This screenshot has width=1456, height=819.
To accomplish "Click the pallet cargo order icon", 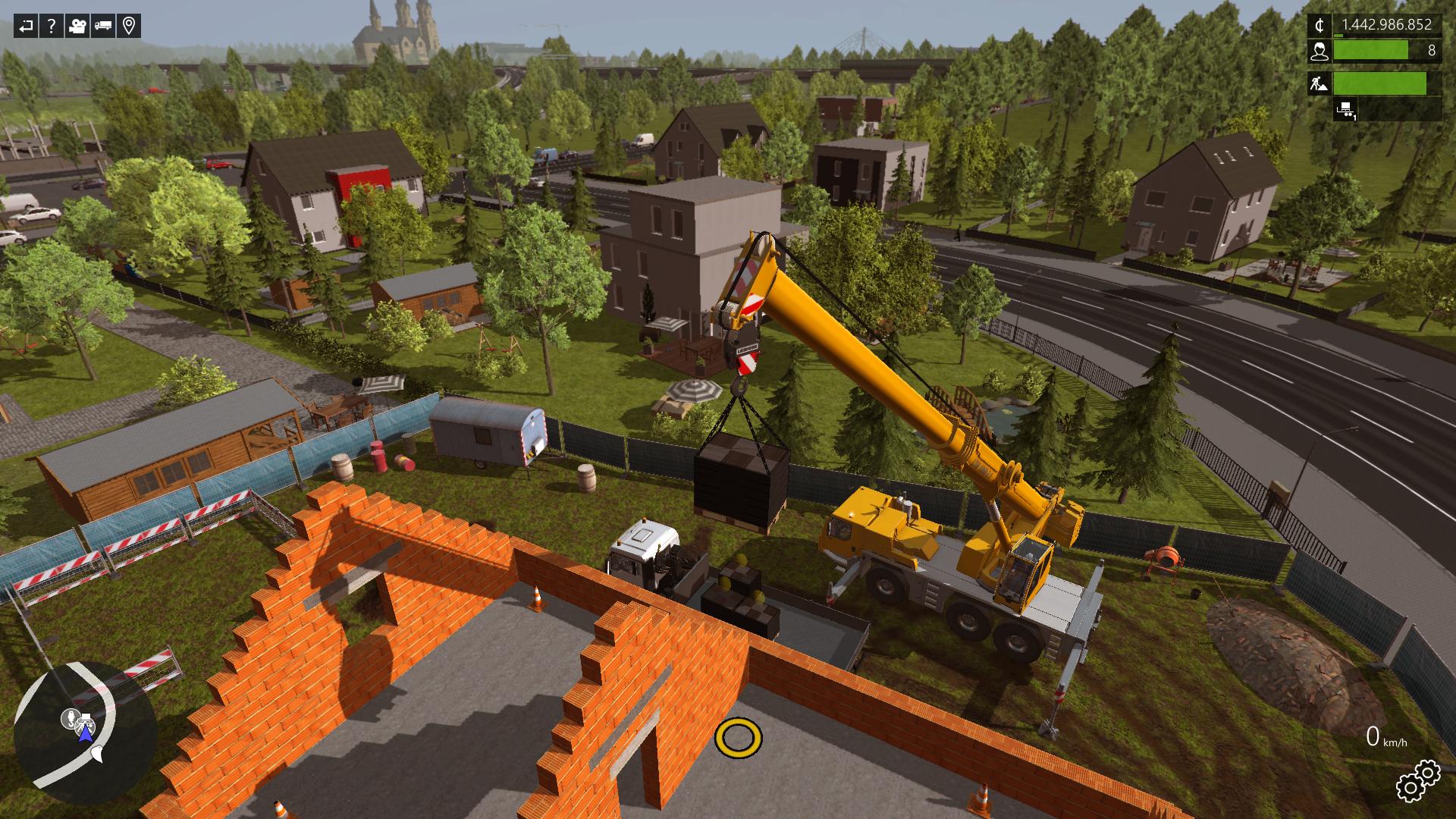I will pos(1346,109).
